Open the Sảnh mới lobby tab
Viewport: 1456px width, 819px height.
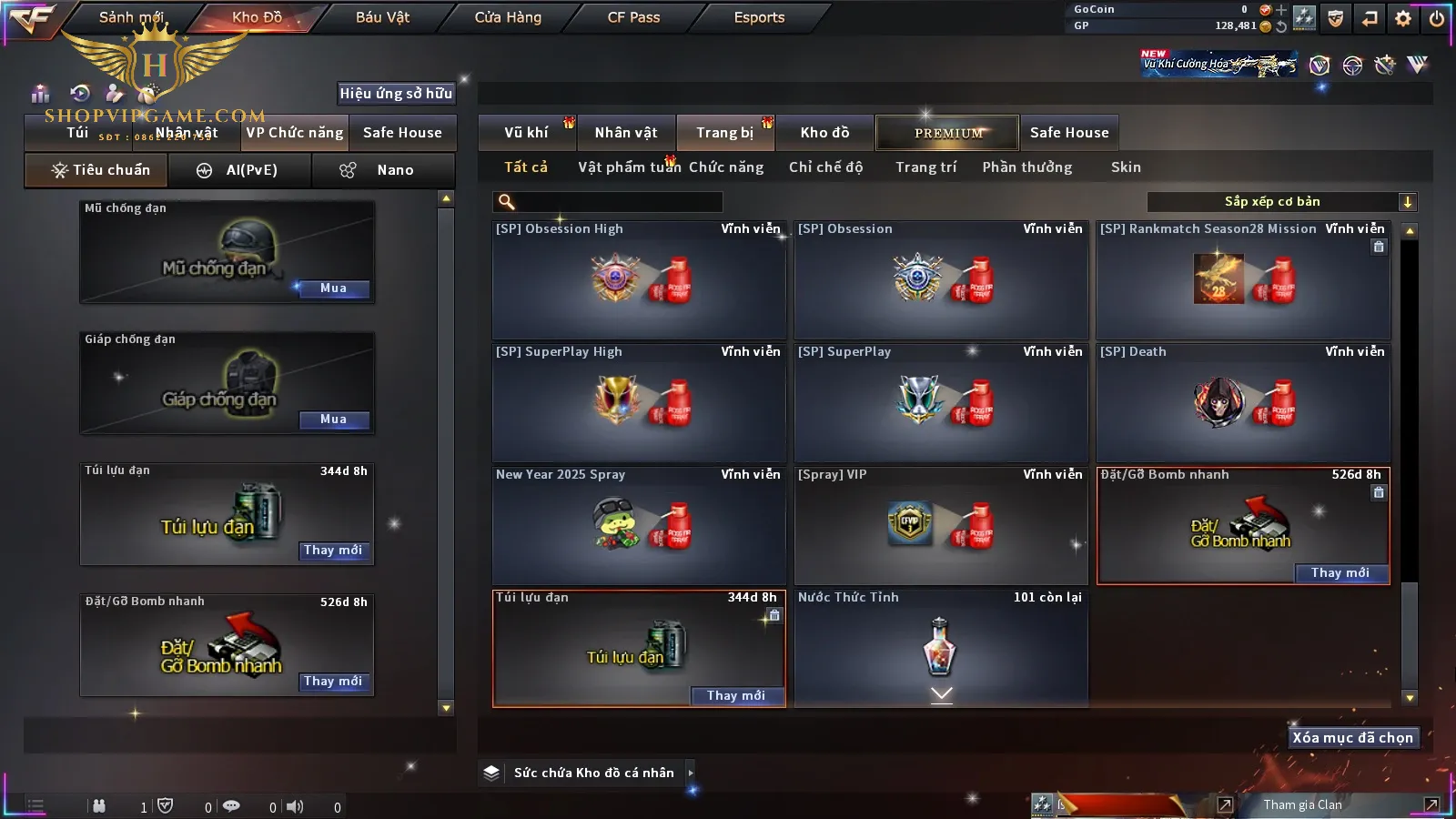click(131, 17)
